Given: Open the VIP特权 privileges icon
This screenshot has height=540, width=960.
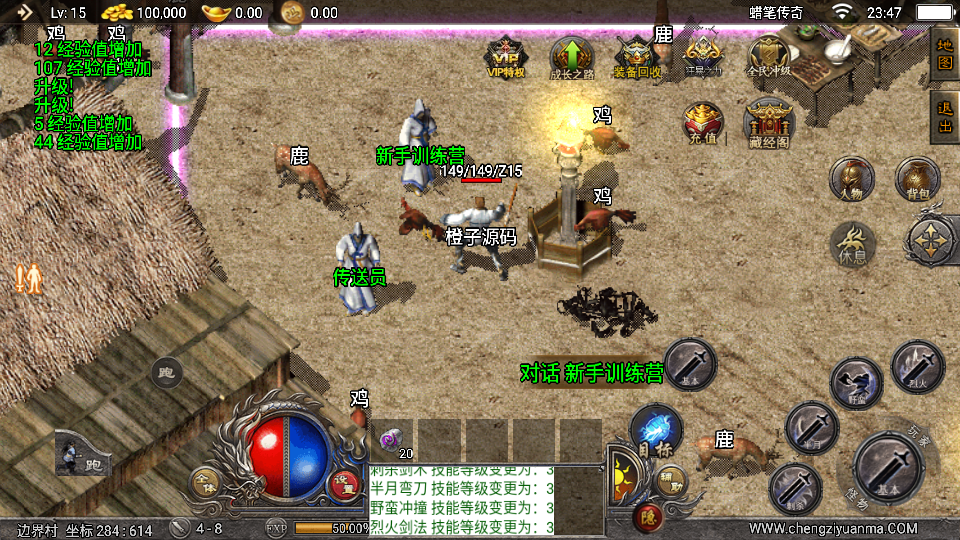Looking at the screenshot, I should [x=505, y=58].
